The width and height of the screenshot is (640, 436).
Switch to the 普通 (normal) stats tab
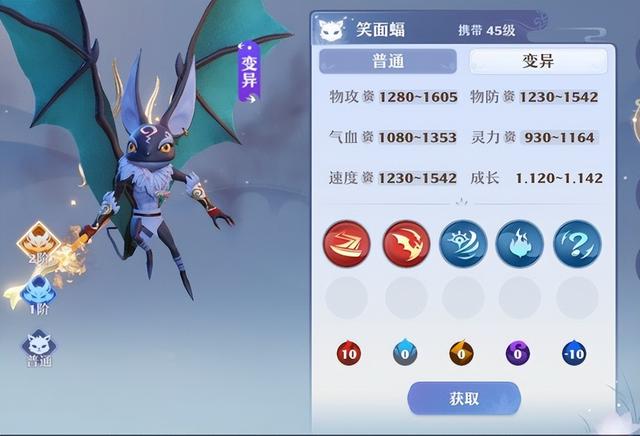pos(388,61)
